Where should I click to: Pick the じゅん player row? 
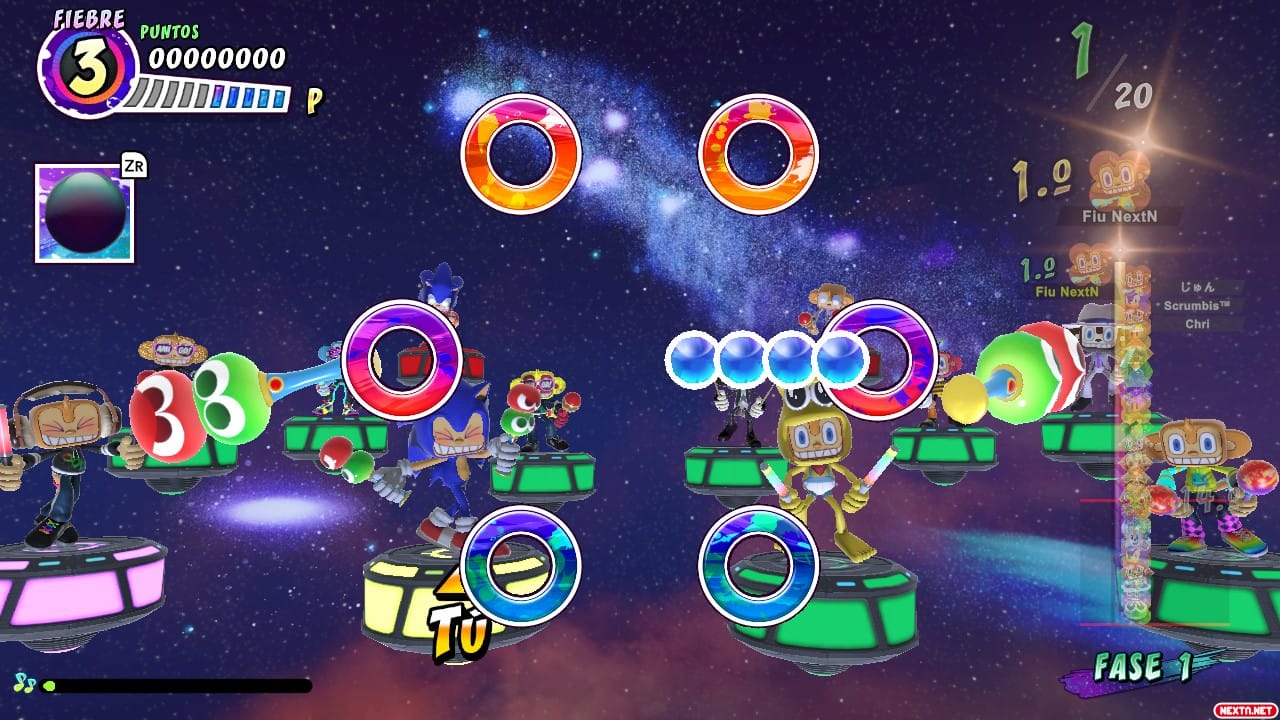(1197, 288)
